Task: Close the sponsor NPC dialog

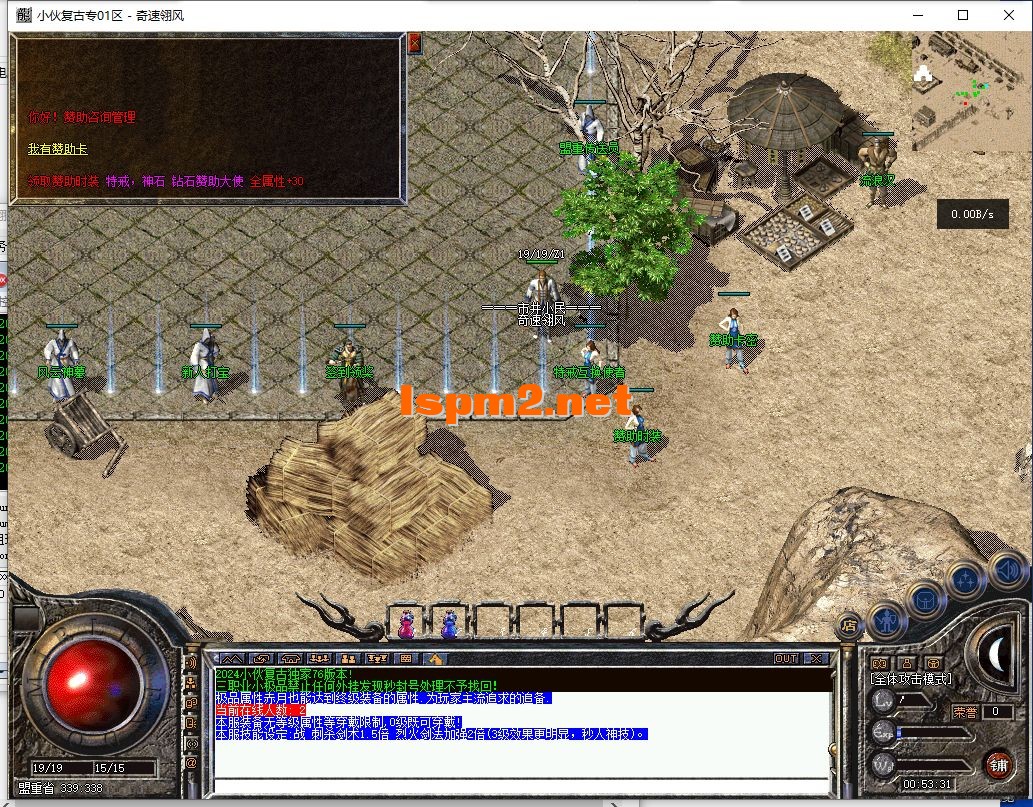Action: 414,43
